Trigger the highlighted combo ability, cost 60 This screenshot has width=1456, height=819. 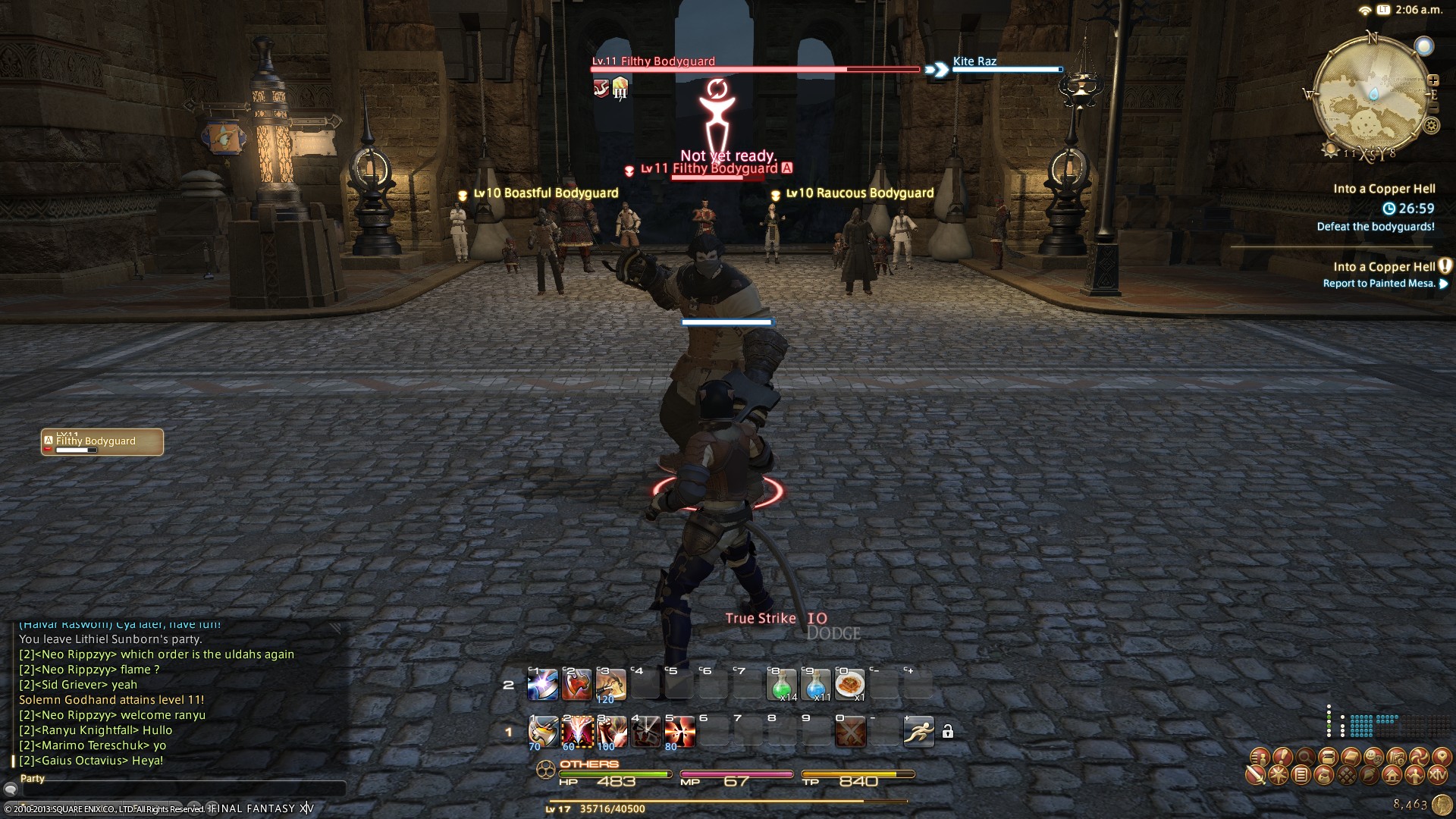point(577,731)
